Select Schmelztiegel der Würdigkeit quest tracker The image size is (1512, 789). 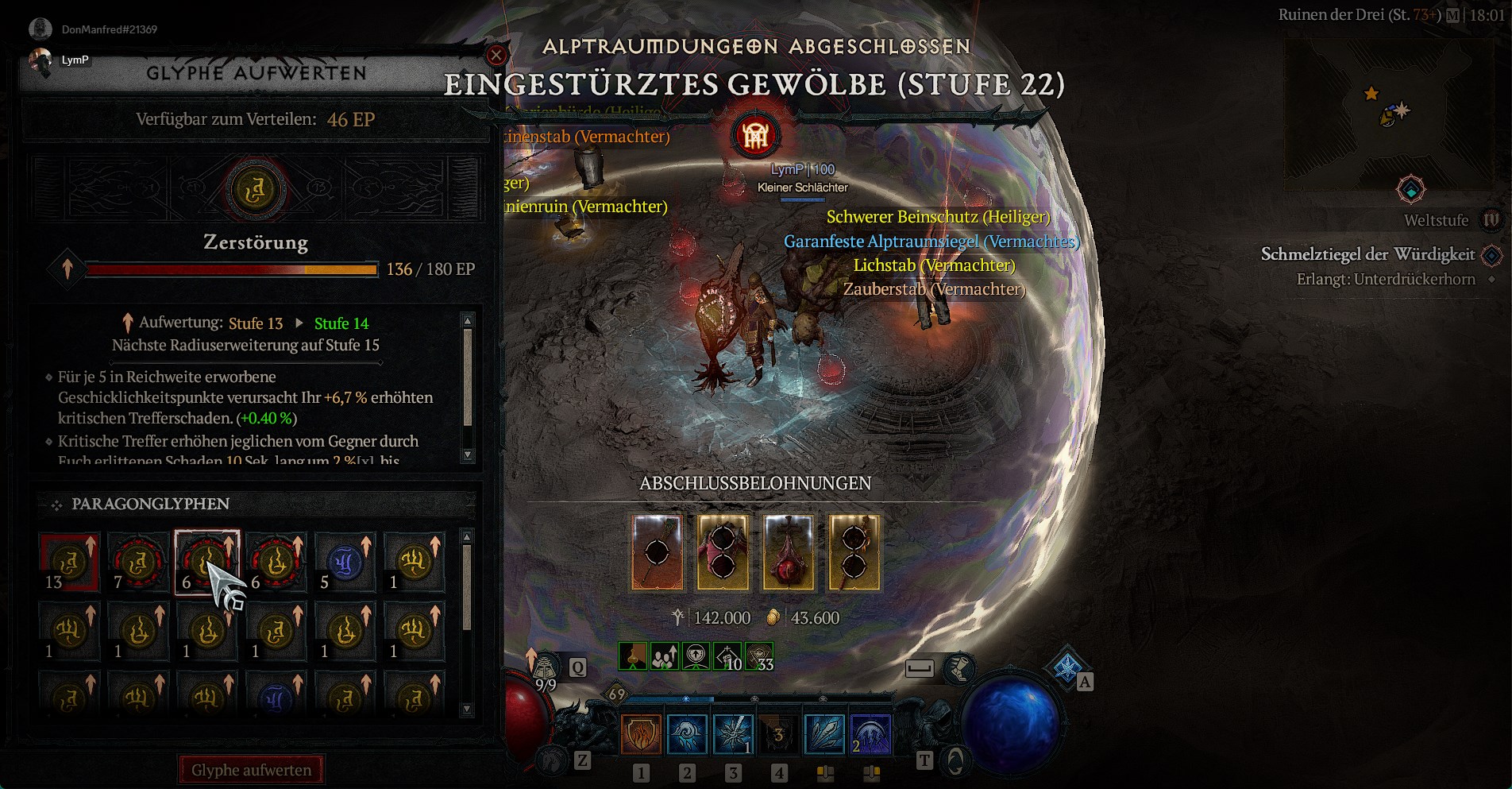[x=1367, y=254]
